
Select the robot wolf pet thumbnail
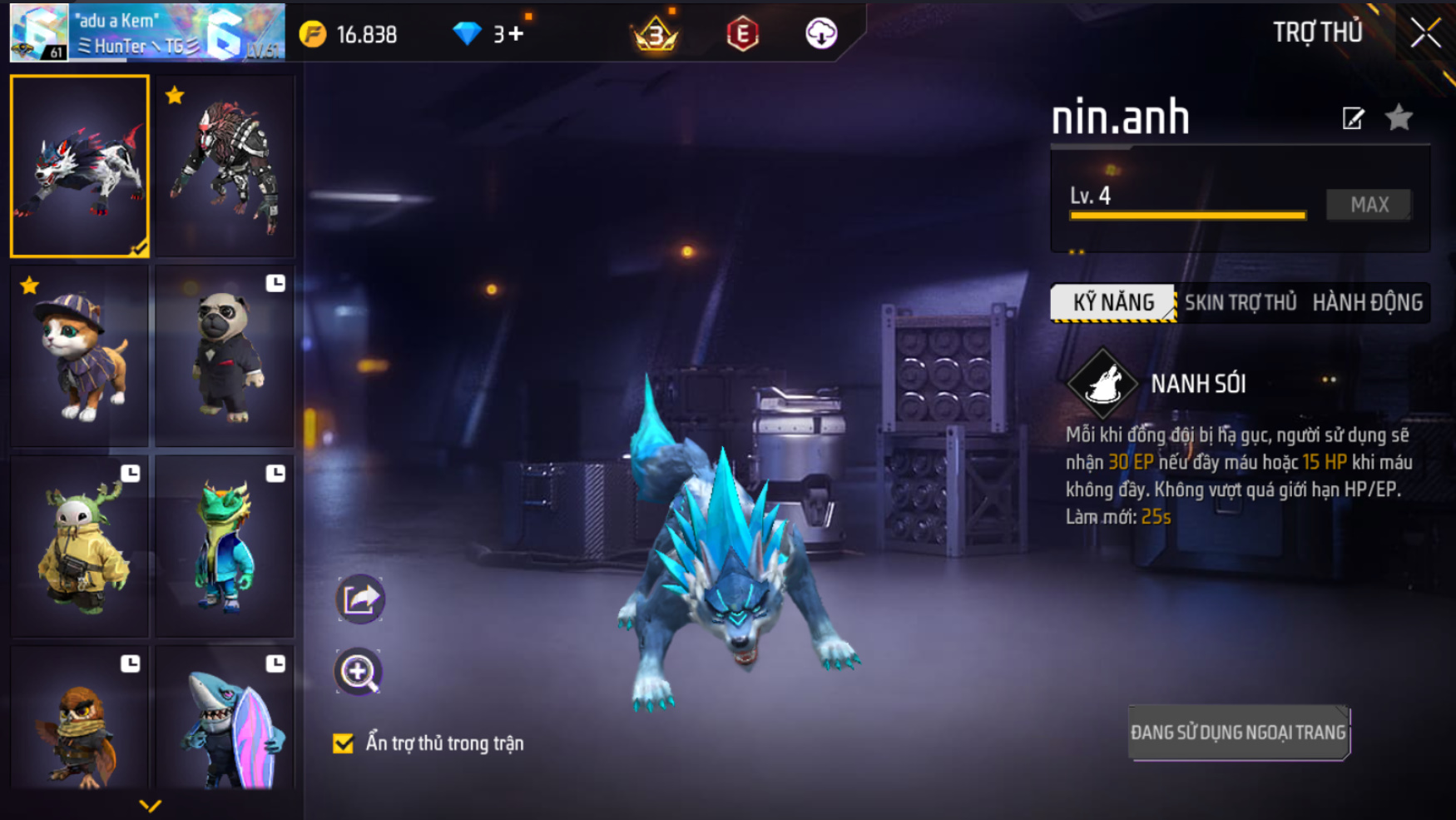coord(225,166)
